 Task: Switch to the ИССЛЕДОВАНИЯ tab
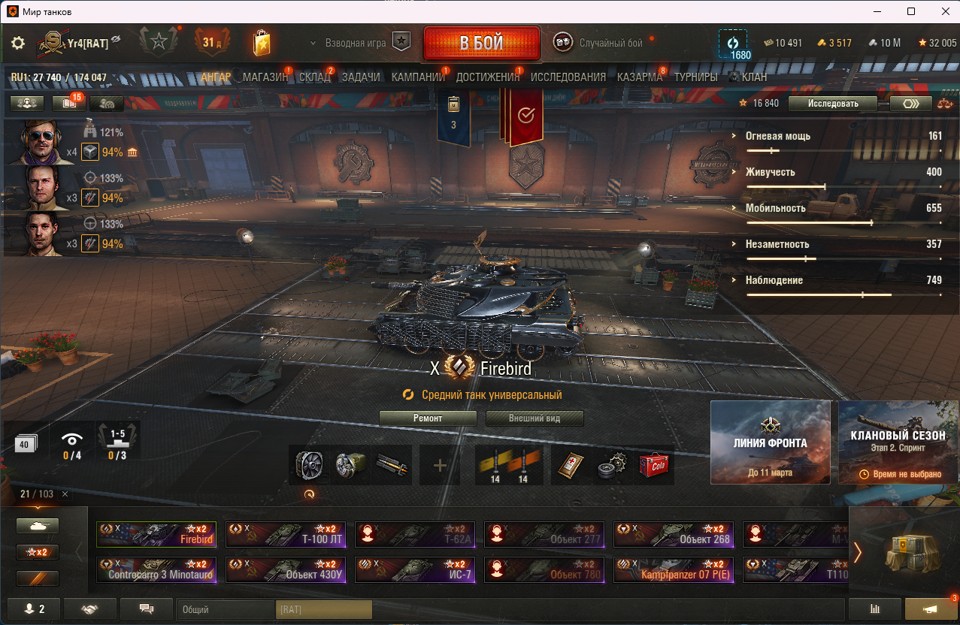coord(568,77)
